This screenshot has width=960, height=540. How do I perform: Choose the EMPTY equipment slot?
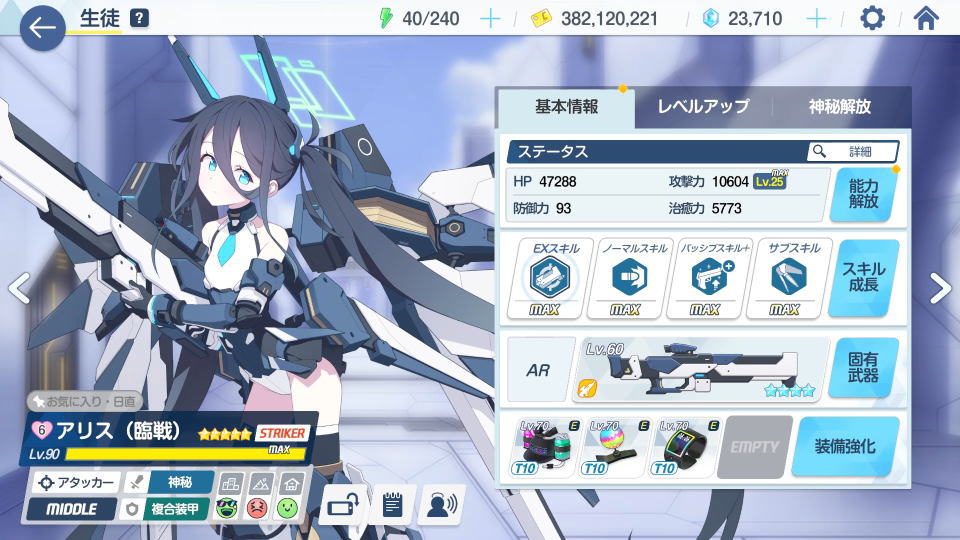tap(753, 446)
